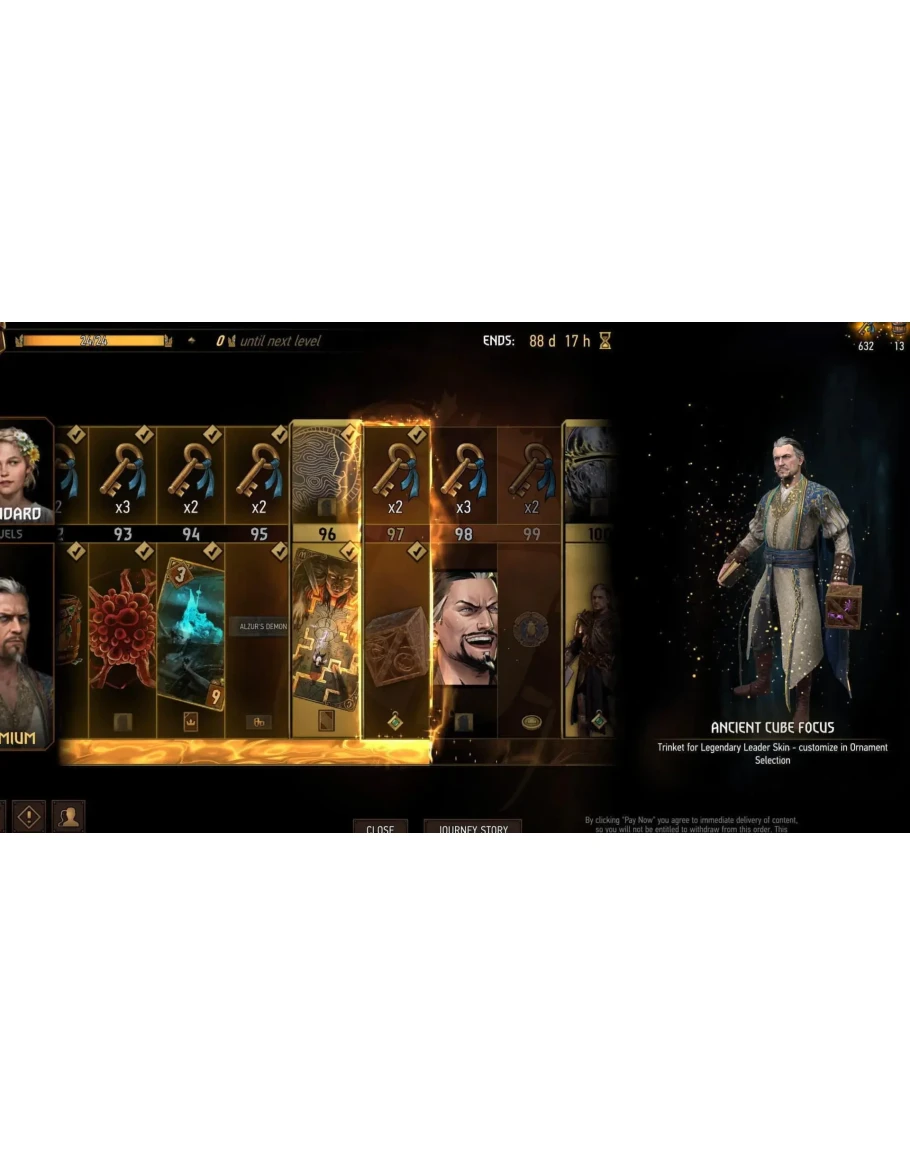Select the level 97 key reward

coord(396,476)
